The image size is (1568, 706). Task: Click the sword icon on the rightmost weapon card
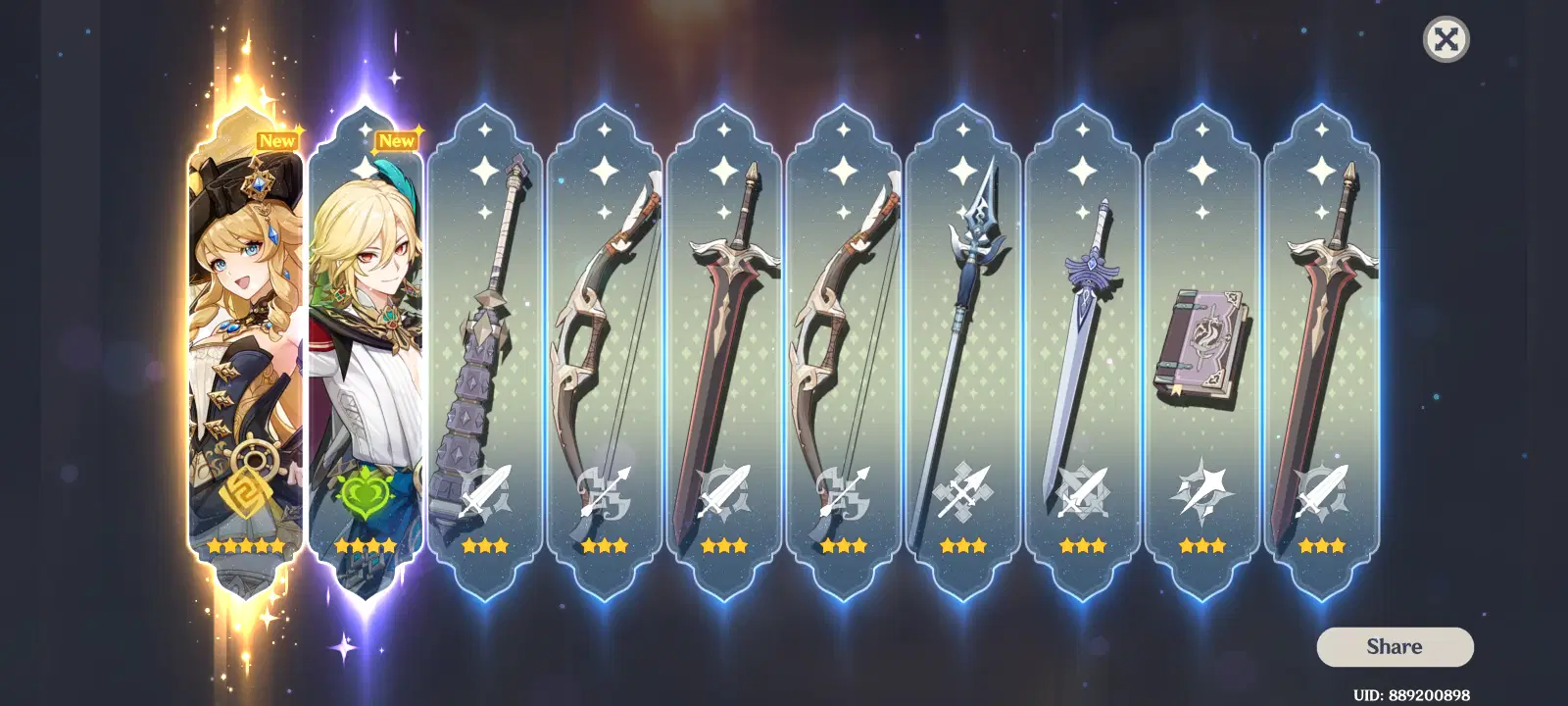1322,491
